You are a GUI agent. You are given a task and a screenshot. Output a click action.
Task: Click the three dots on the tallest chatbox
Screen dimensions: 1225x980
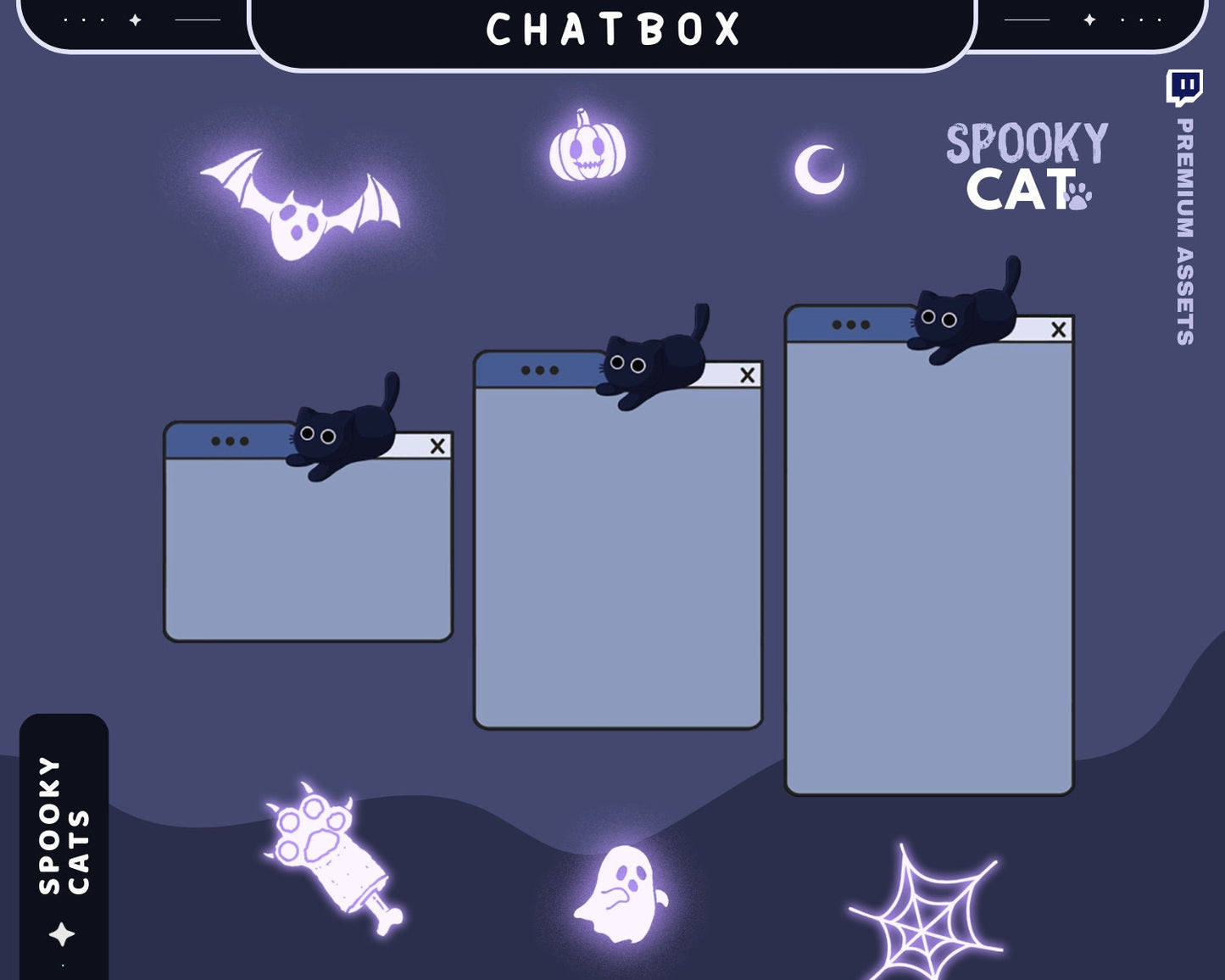coord(850,325)
